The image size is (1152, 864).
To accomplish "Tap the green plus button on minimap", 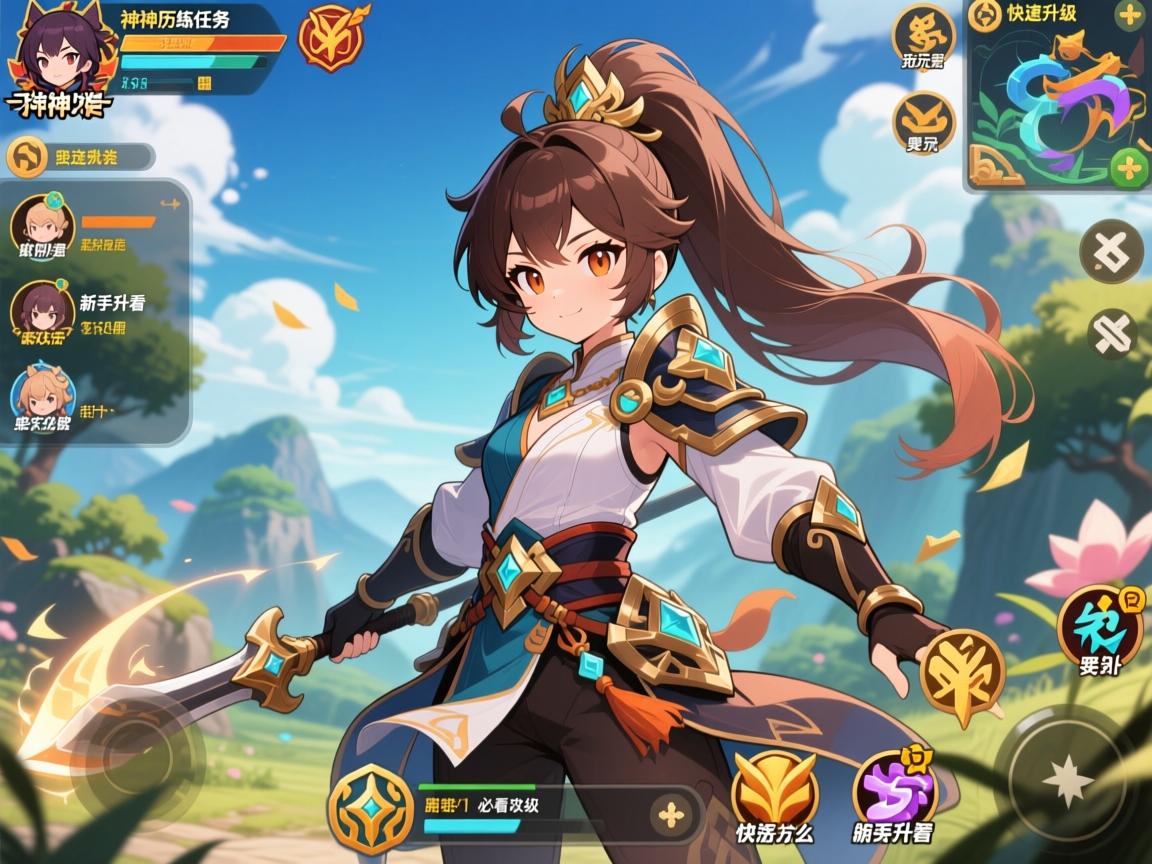I will pos(1129,165).
